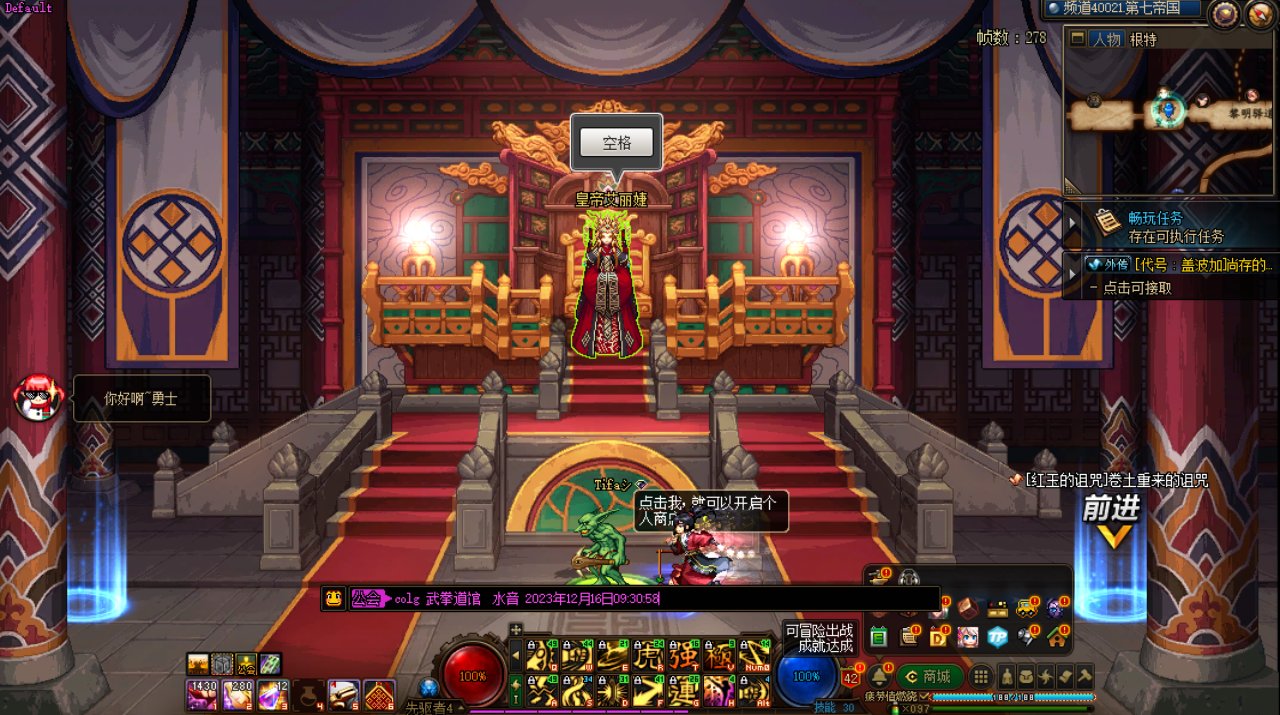Open the 商城 shop button

[928, 677]
